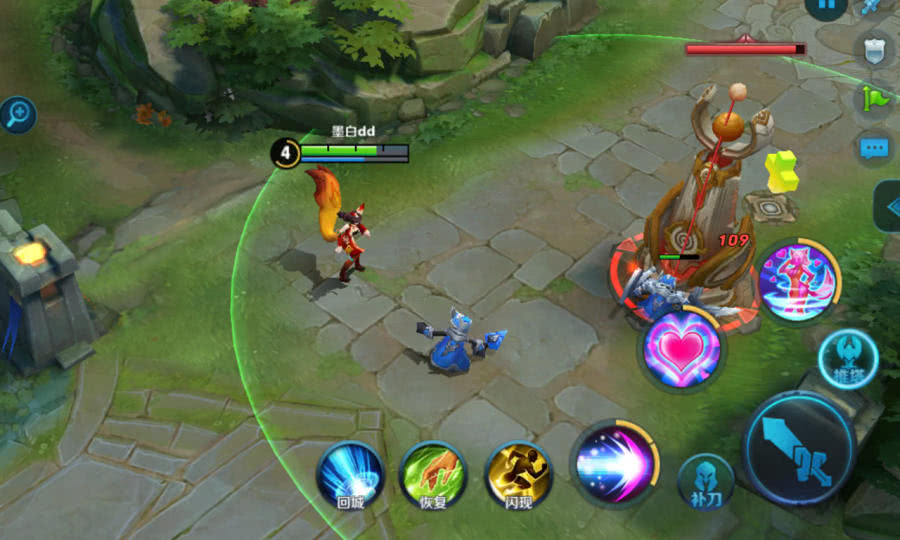Tap the green flag signal icon

[872, 98]
